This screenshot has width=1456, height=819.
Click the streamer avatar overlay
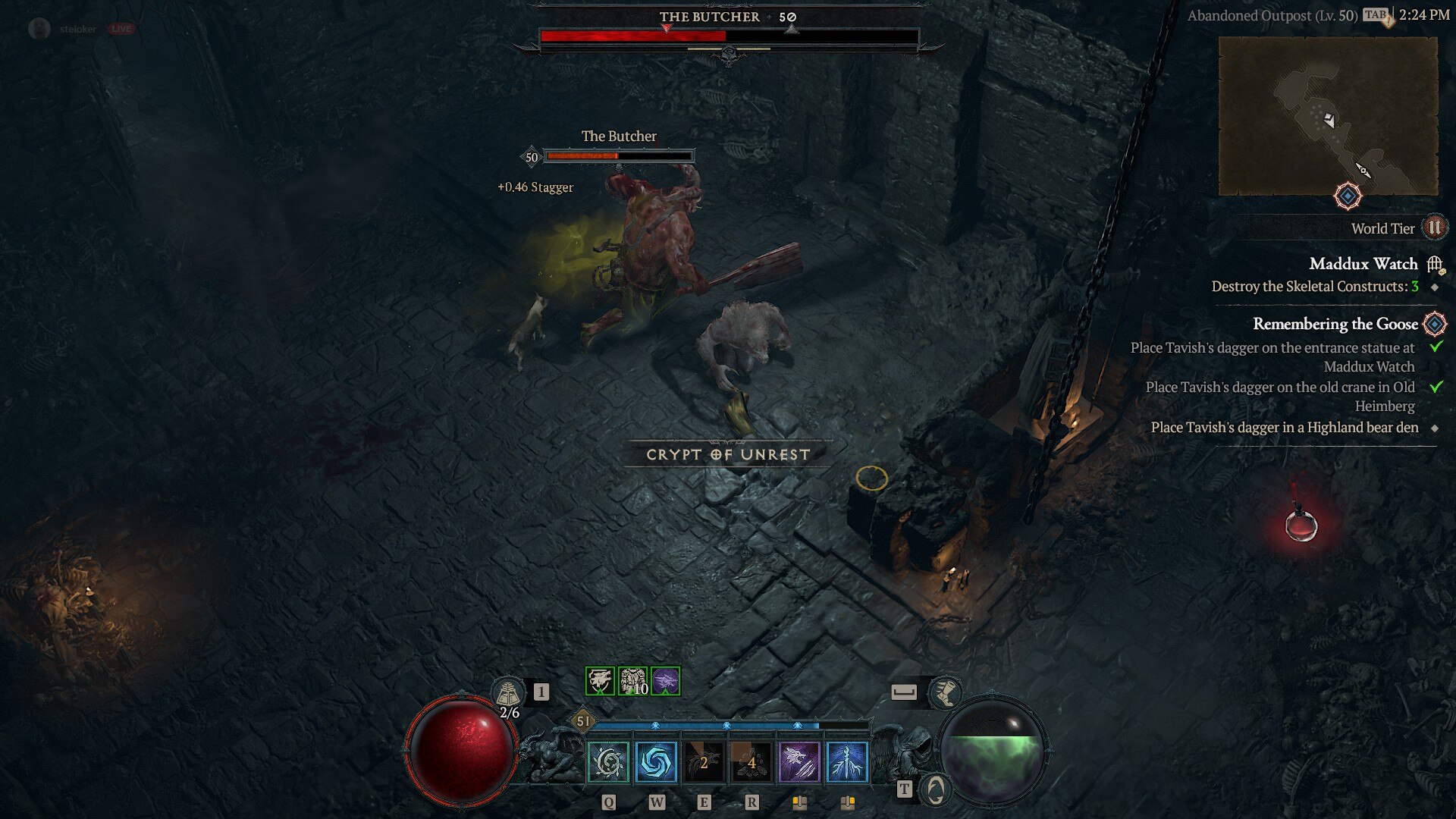point(39,29)
